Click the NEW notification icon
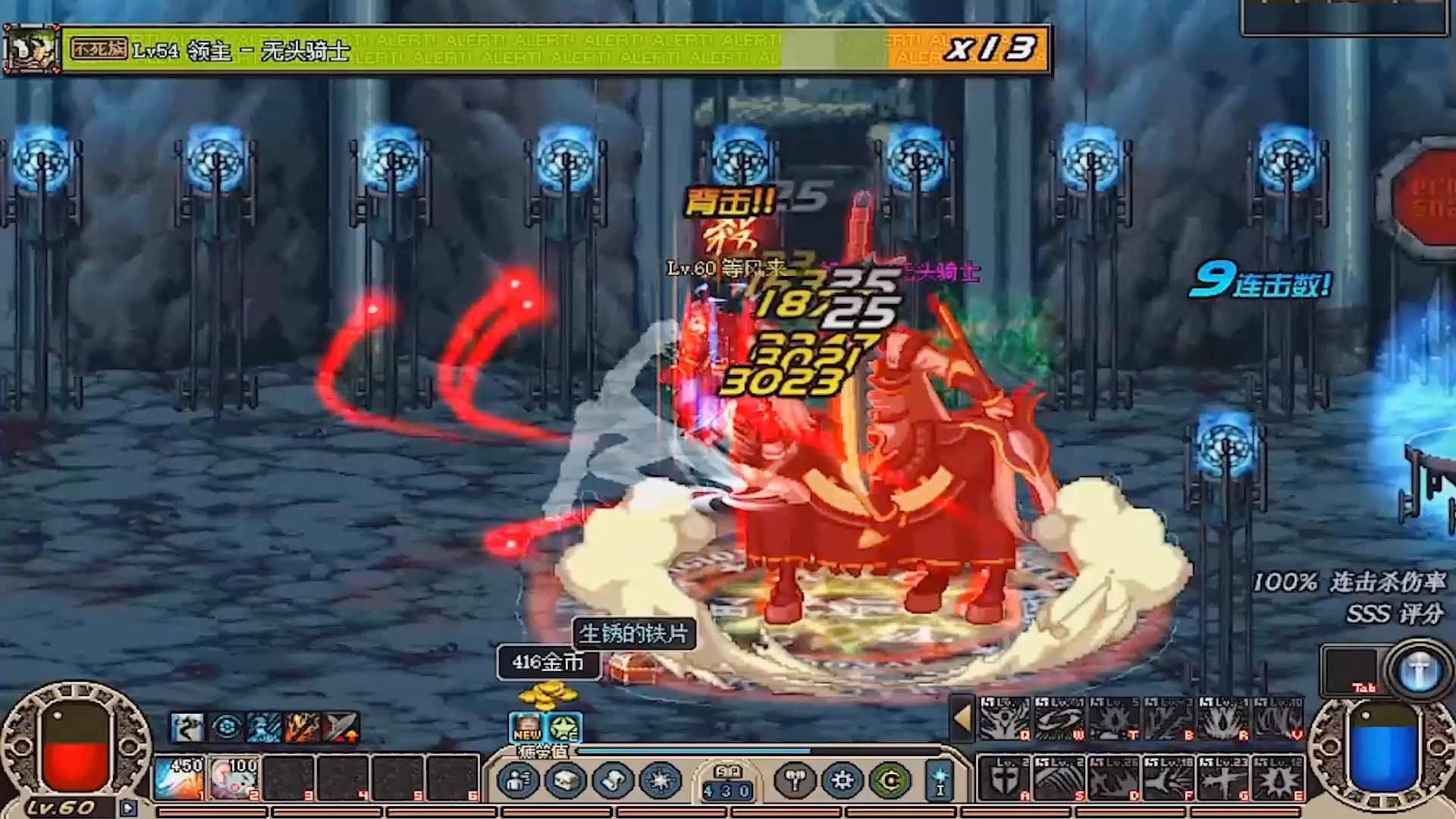Image resolution: width=1456 pixels, height=819 pixels. [x=527, y=727]
